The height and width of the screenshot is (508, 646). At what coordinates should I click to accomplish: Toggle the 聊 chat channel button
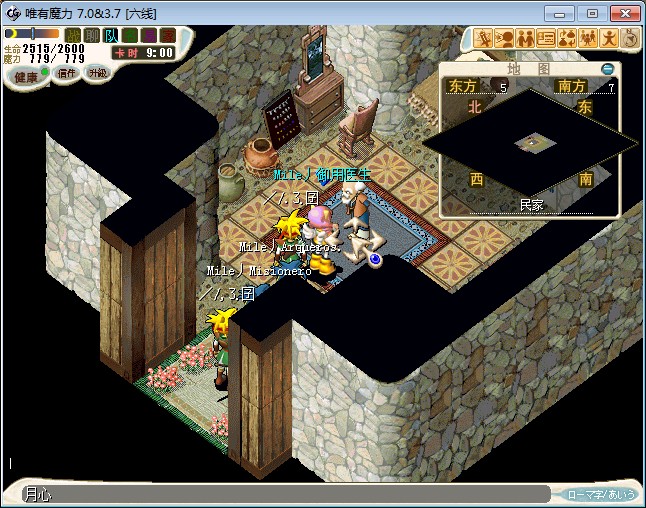pyautogui.click(x=91, y=35)
